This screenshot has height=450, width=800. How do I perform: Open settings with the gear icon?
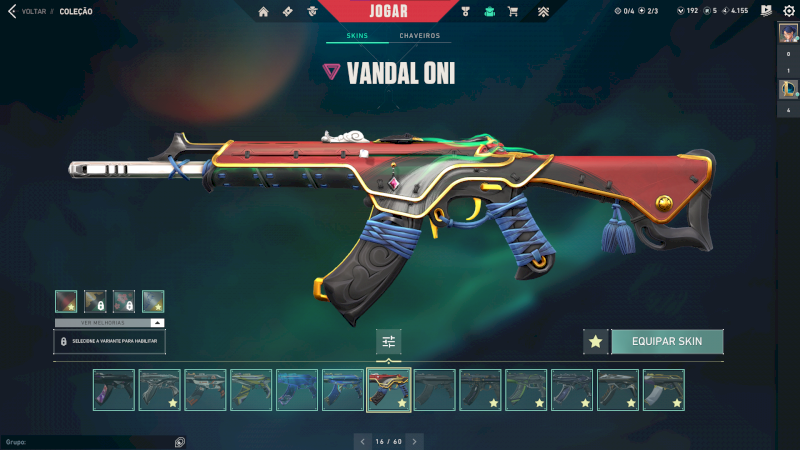click(x=788, y=11)
